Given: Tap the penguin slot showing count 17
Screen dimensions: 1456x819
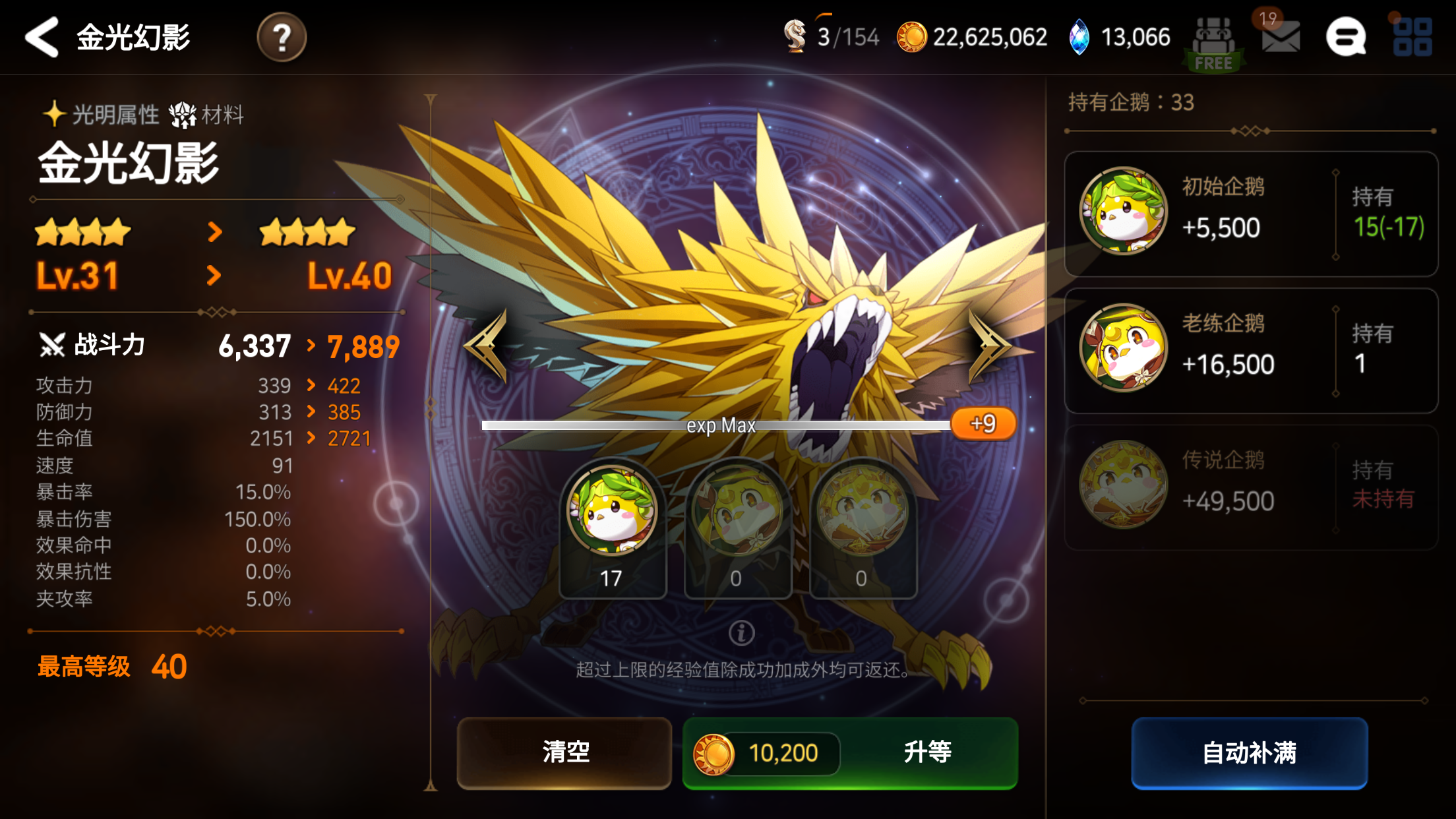Looking at the screenshot, I should tap(612, 528).
